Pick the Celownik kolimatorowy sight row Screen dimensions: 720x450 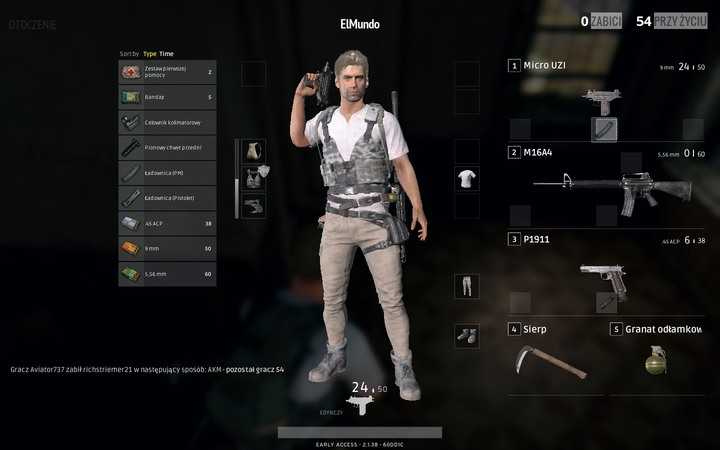click(x=167, y=122)
